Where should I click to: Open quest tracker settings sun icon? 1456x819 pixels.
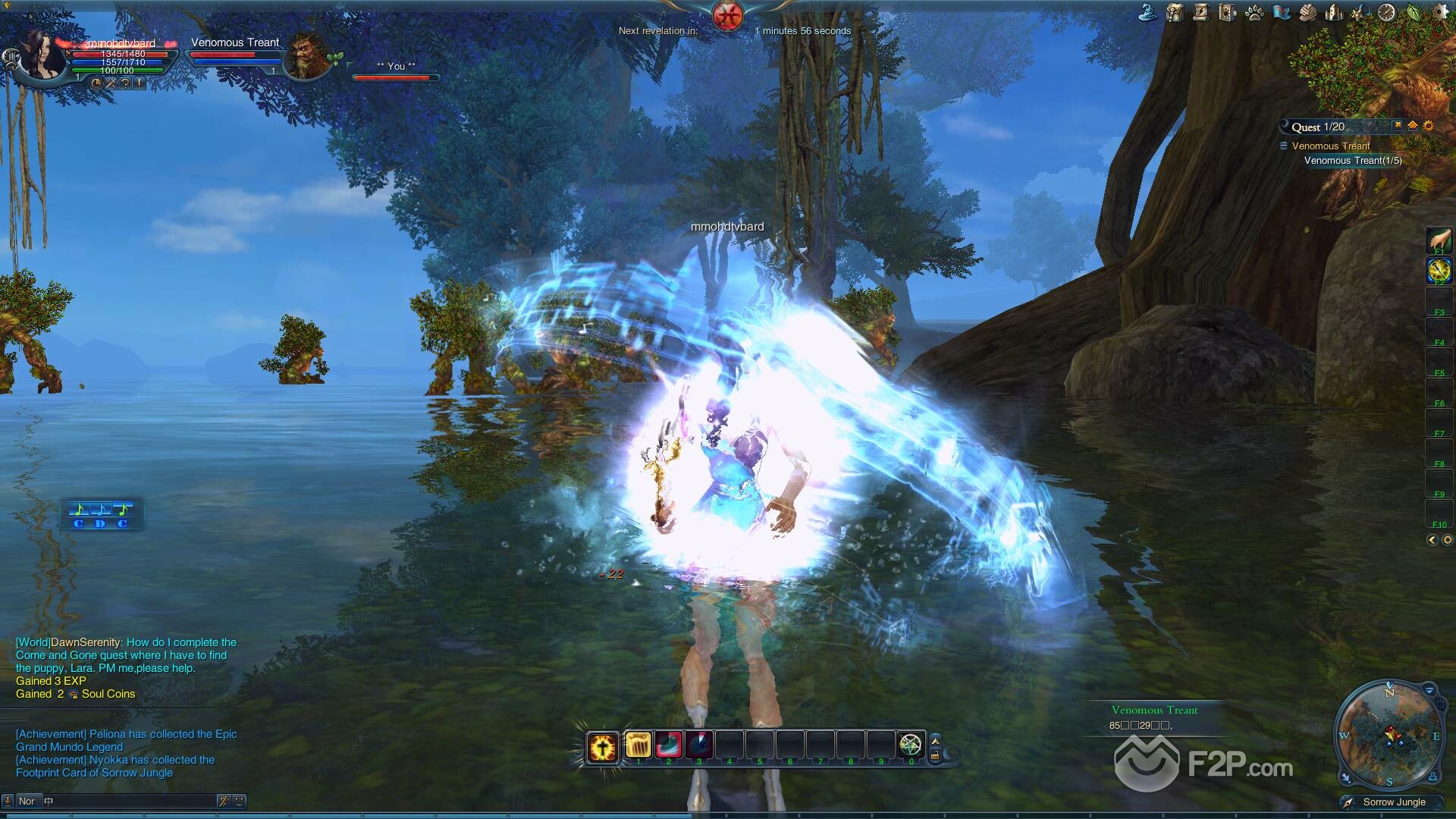[x=1429, y=127]
